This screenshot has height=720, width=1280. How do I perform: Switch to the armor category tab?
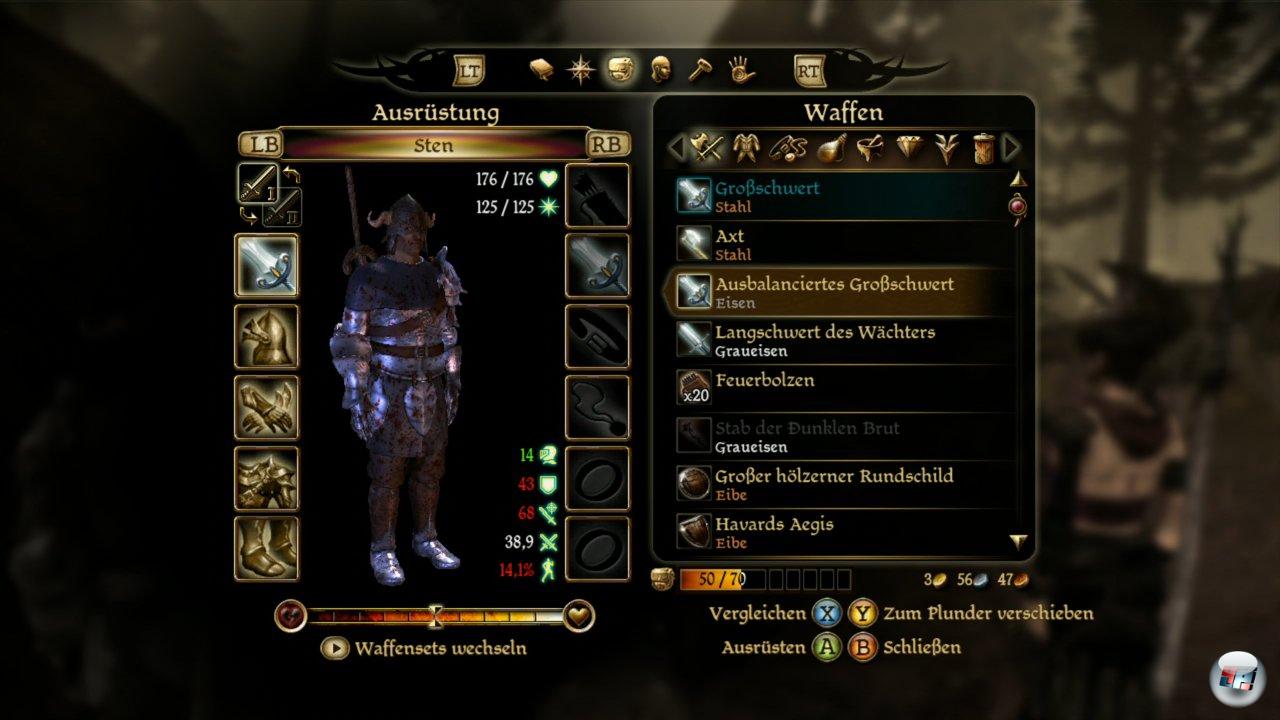pos(744,149)
